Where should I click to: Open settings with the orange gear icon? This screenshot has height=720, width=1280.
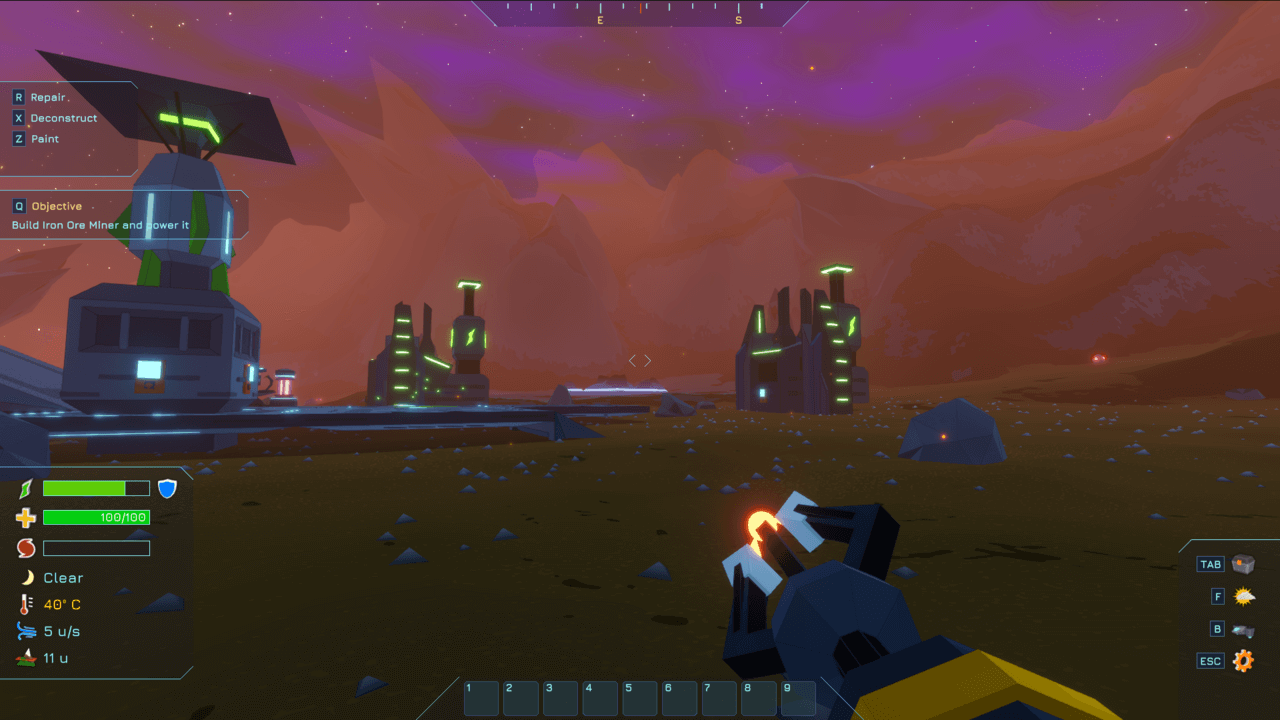tap(1243, 661)
